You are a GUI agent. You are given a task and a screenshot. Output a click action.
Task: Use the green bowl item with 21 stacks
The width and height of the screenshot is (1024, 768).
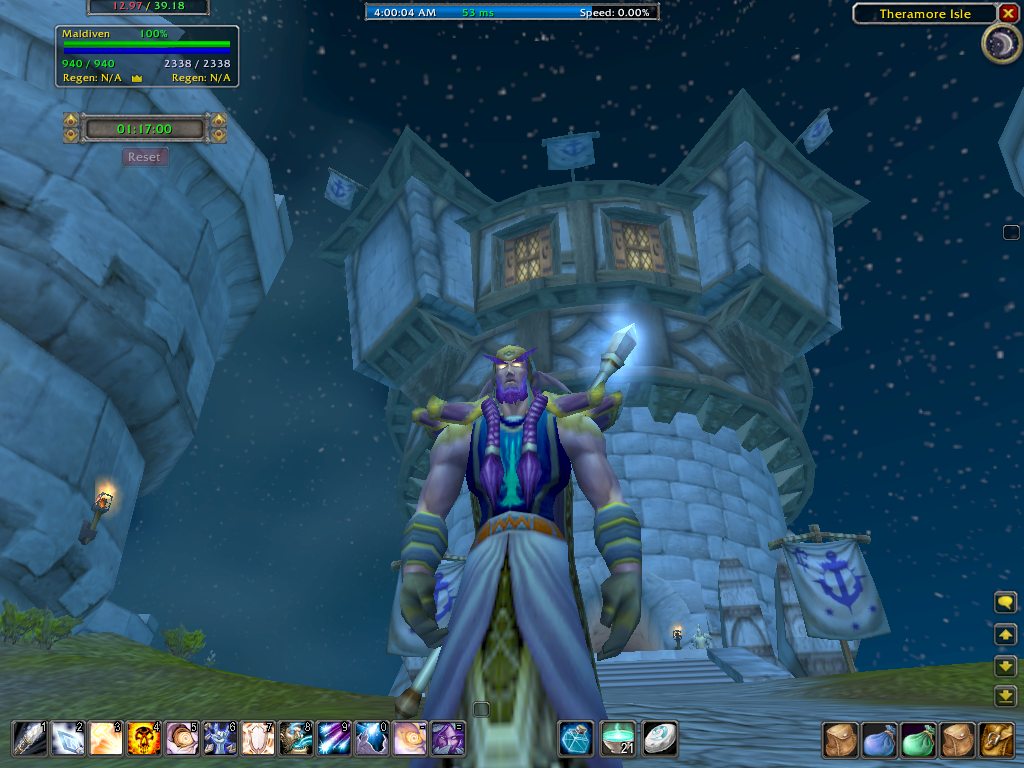click(x=617, y=739)
